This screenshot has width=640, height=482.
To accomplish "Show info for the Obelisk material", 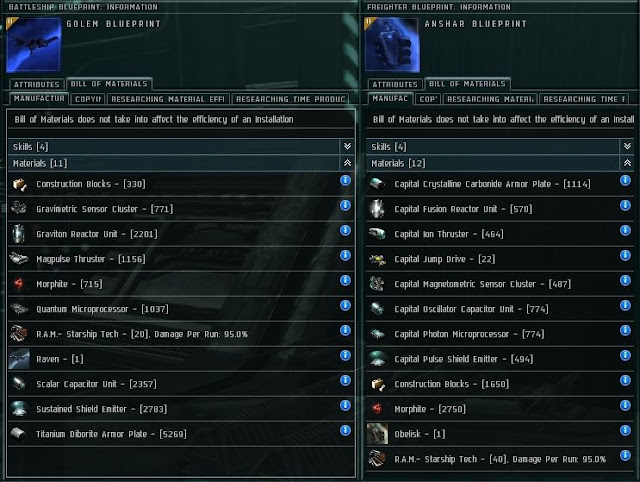I will [626, 432].
